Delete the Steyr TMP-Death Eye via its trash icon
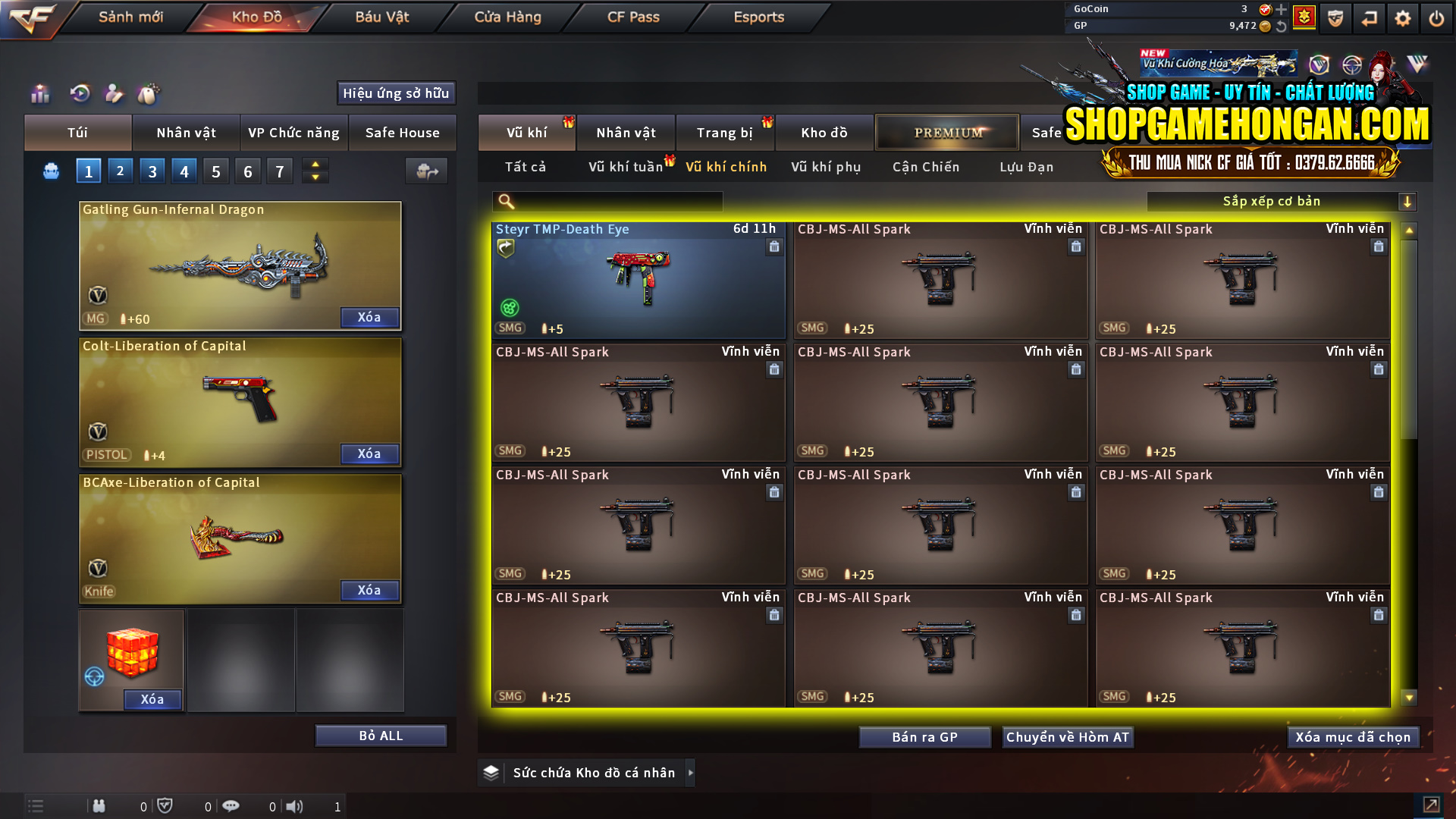 click(x=774, y=246)
